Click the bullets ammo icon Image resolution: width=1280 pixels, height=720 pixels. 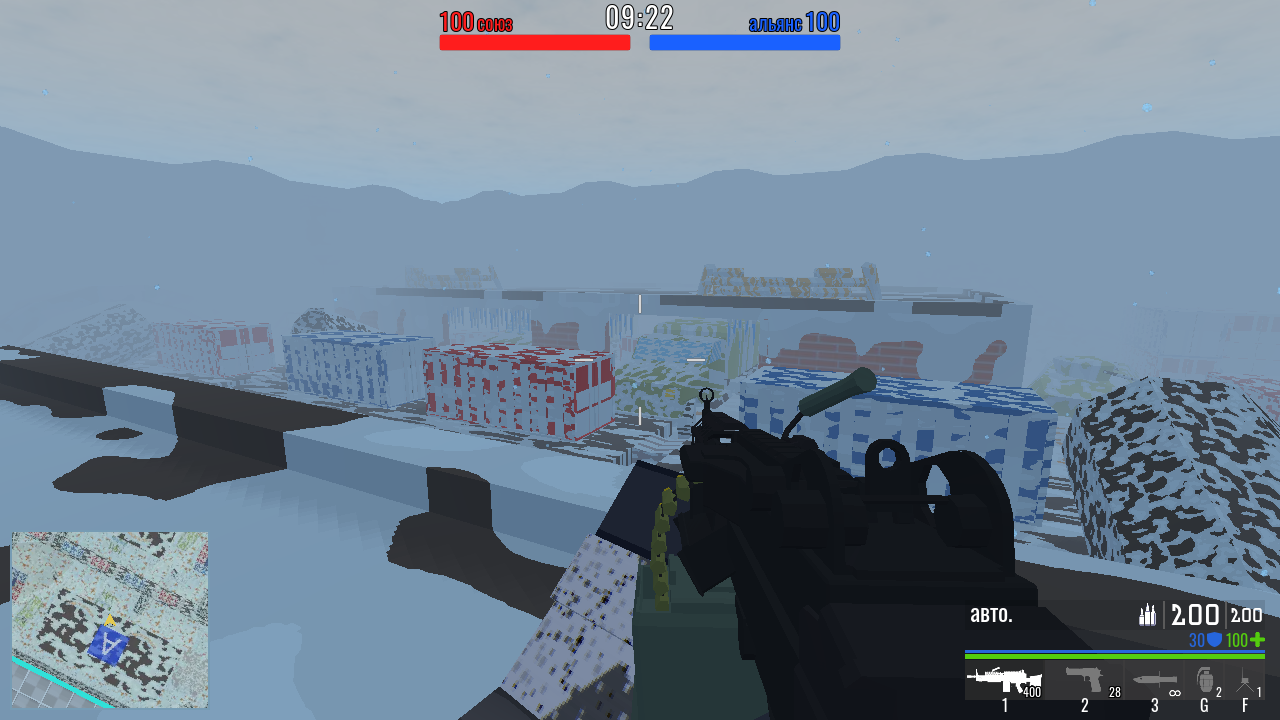[x=1149, y=615]
